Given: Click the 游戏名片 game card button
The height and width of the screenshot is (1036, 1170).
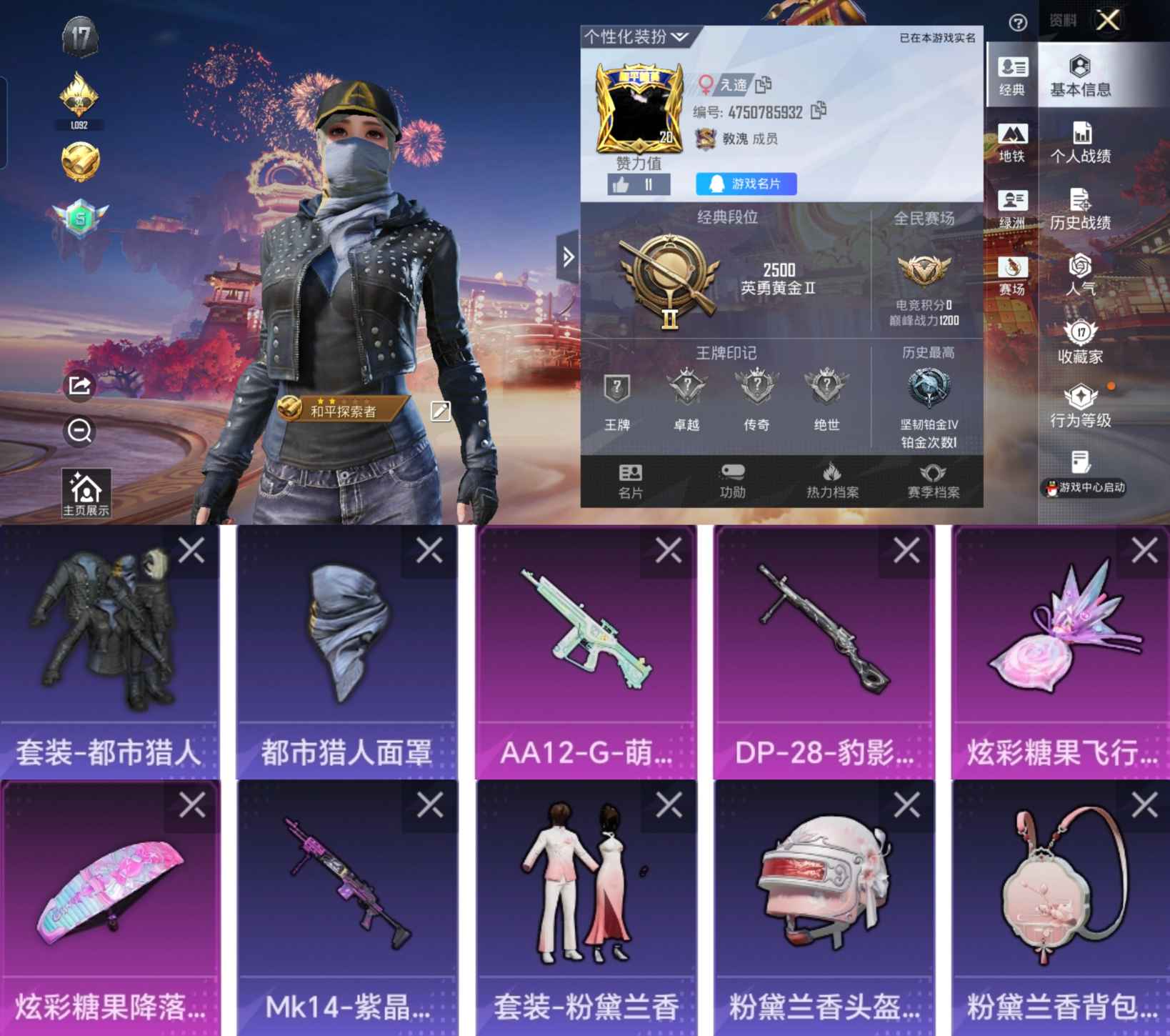Looking at the screenshot, I should pyautogui.click(x=746, y=184).
